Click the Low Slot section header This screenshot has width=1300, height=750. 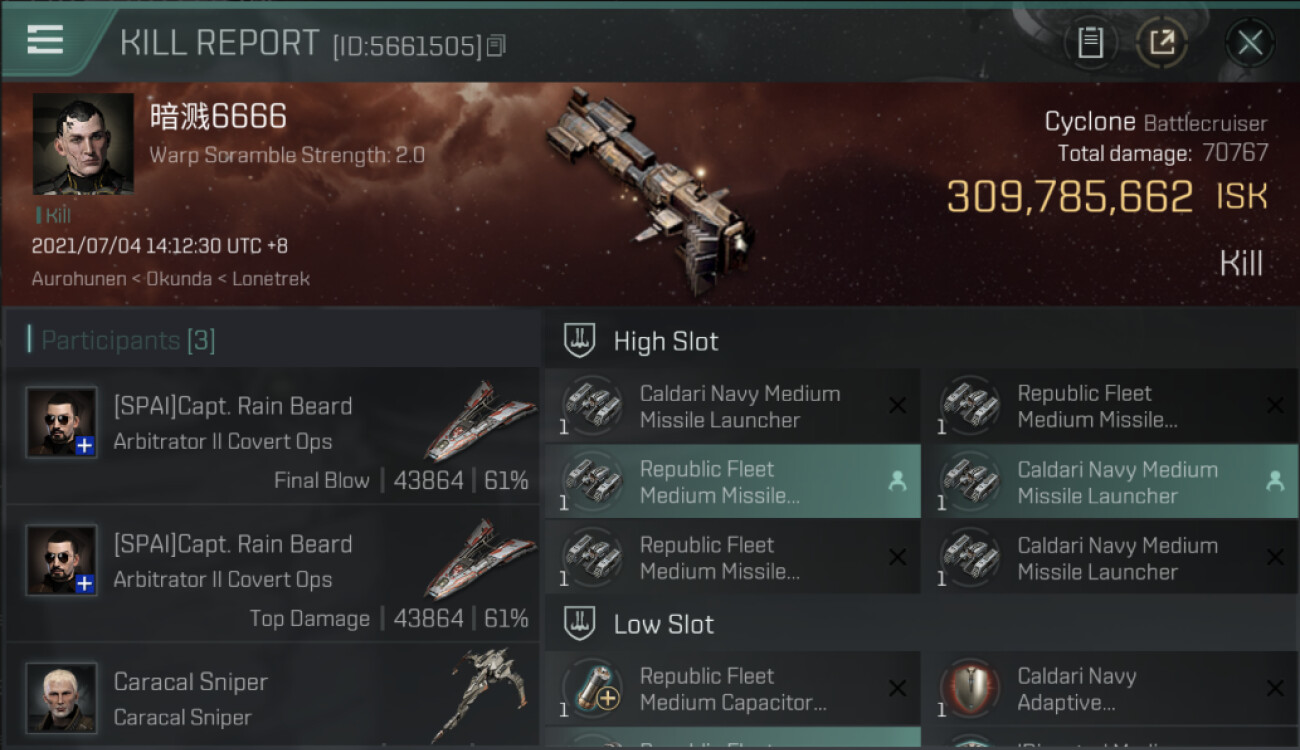663,624
